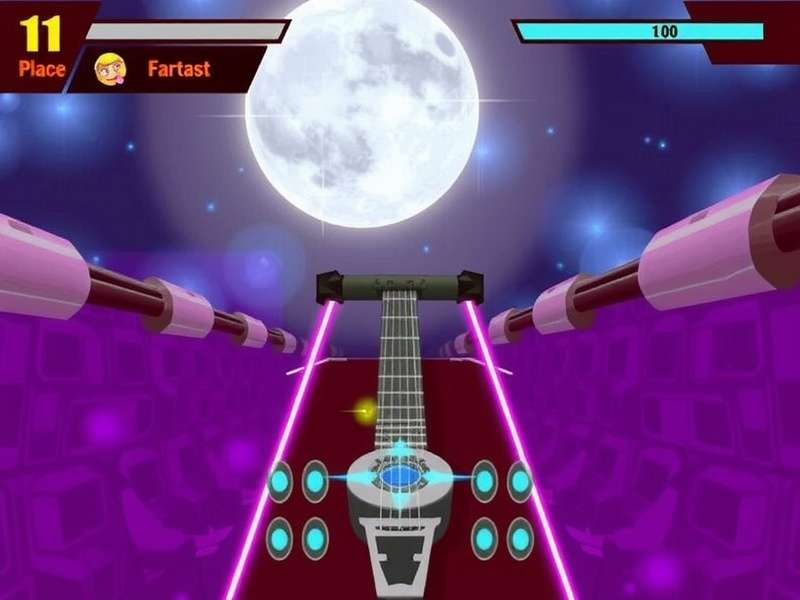Click Fartast's player avatar icon
This screenshot has width=800, height=600.
pos(109,68)
